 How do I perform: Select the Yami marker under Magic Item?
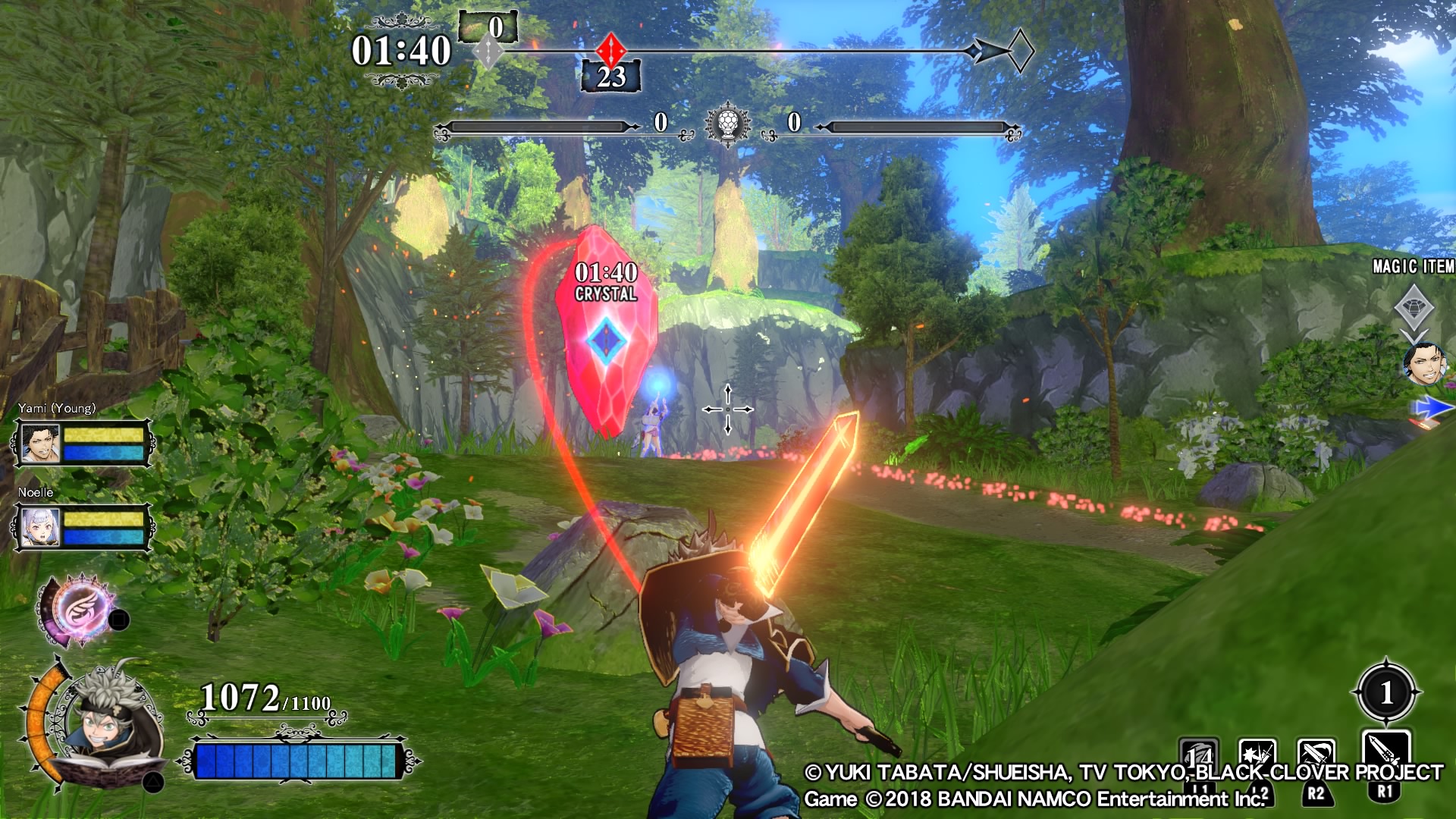(1423, 364)
